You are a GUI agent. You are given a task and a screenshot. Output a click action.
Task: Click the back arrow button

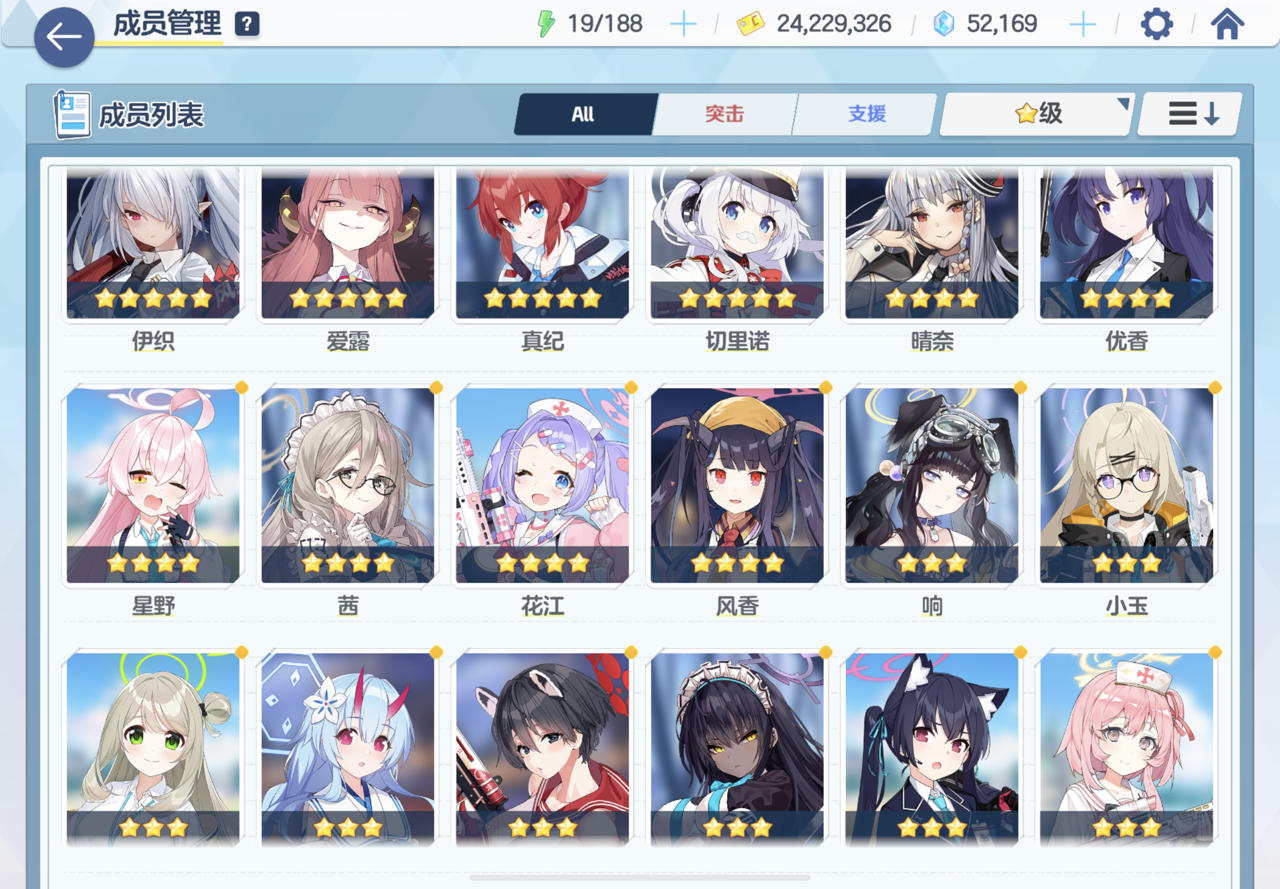(63, 37)
